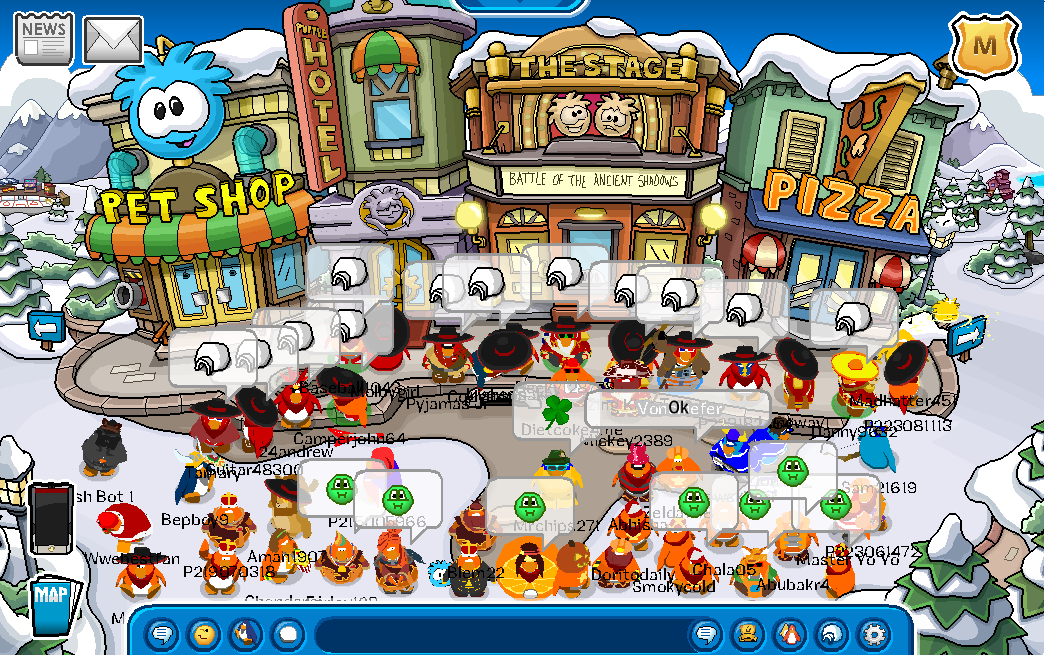Click the moderator M badge
This screenshot has height=657, width=1052.
click(984, 45)
